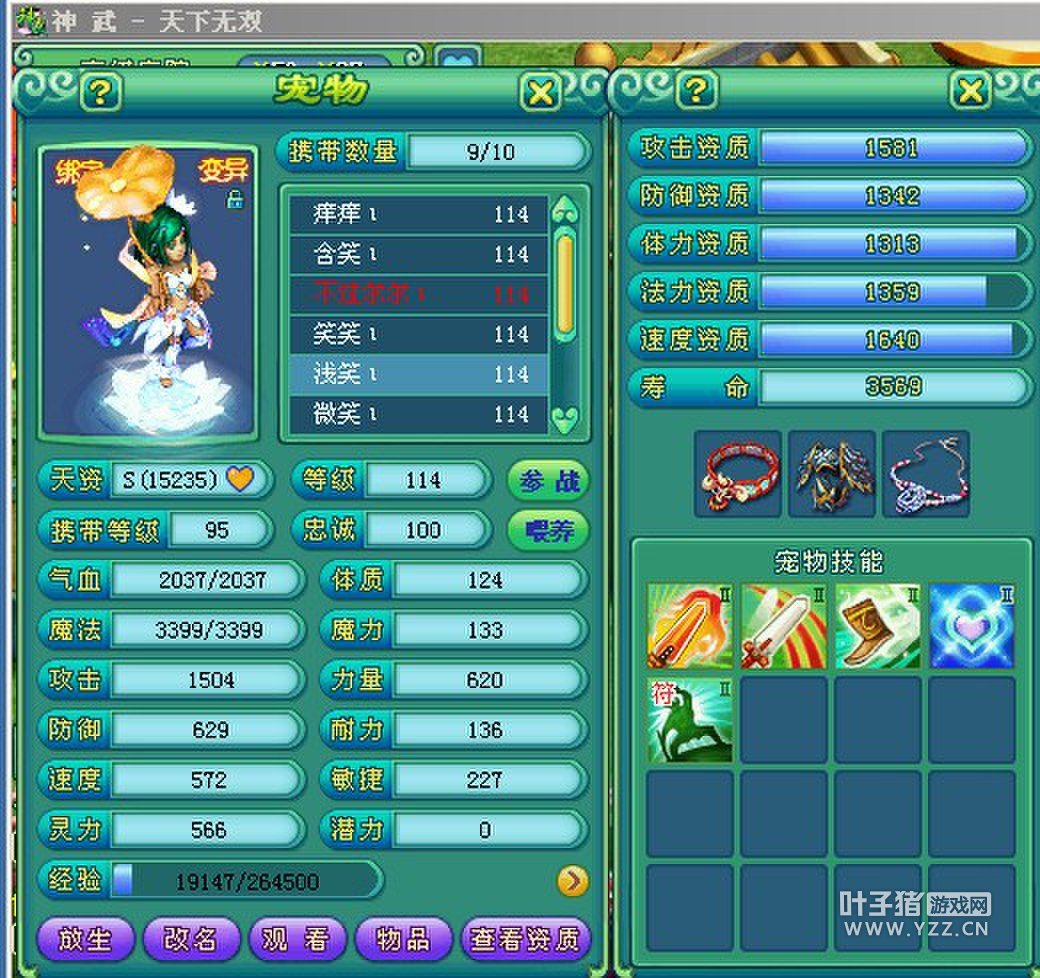The image size is (1040, 978).
Task: Close the pet aptitude panel
Action: click(x=969, y=91)
